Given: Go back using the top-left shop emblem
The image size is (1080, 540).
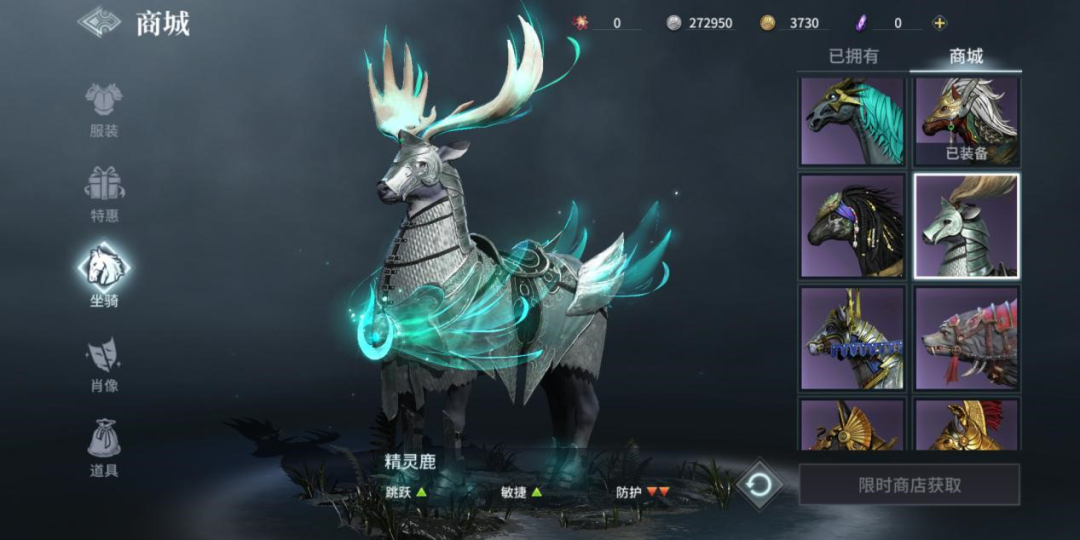Looking at the screenshot, I should (99, 22).
